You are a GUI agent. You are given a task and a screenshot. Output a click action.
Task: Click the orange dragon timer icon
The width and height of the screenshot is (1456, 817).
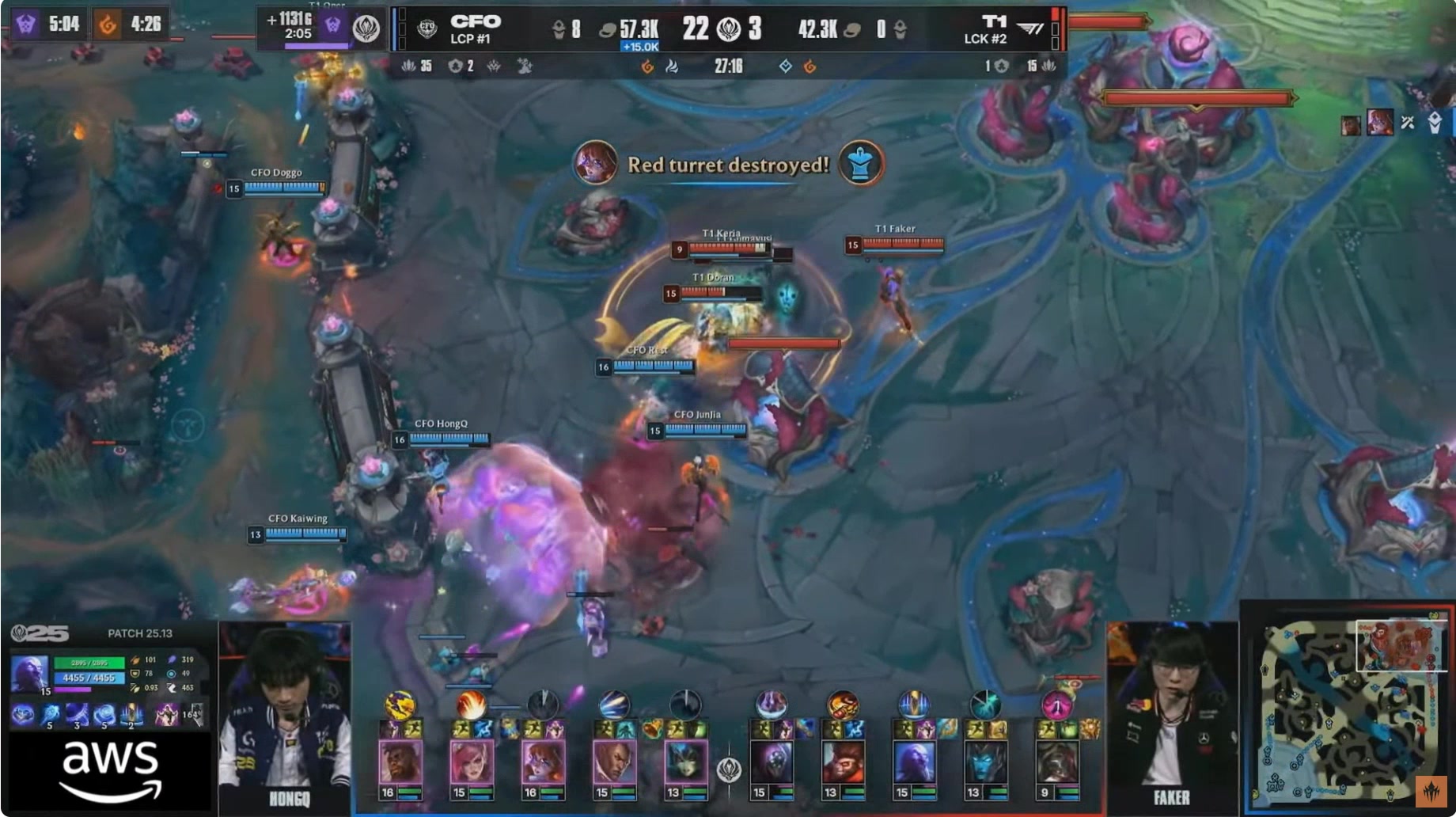click(x=107, y=25)
